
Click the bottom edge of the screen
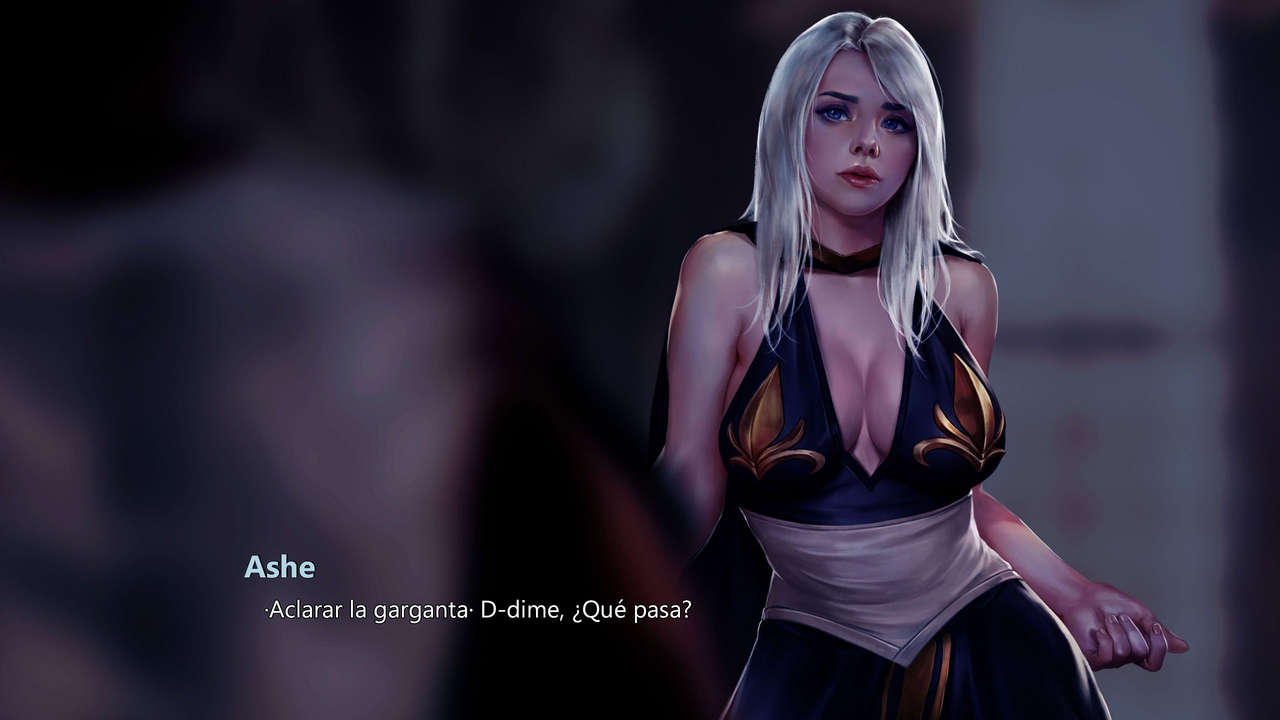(x=640, y=715)
